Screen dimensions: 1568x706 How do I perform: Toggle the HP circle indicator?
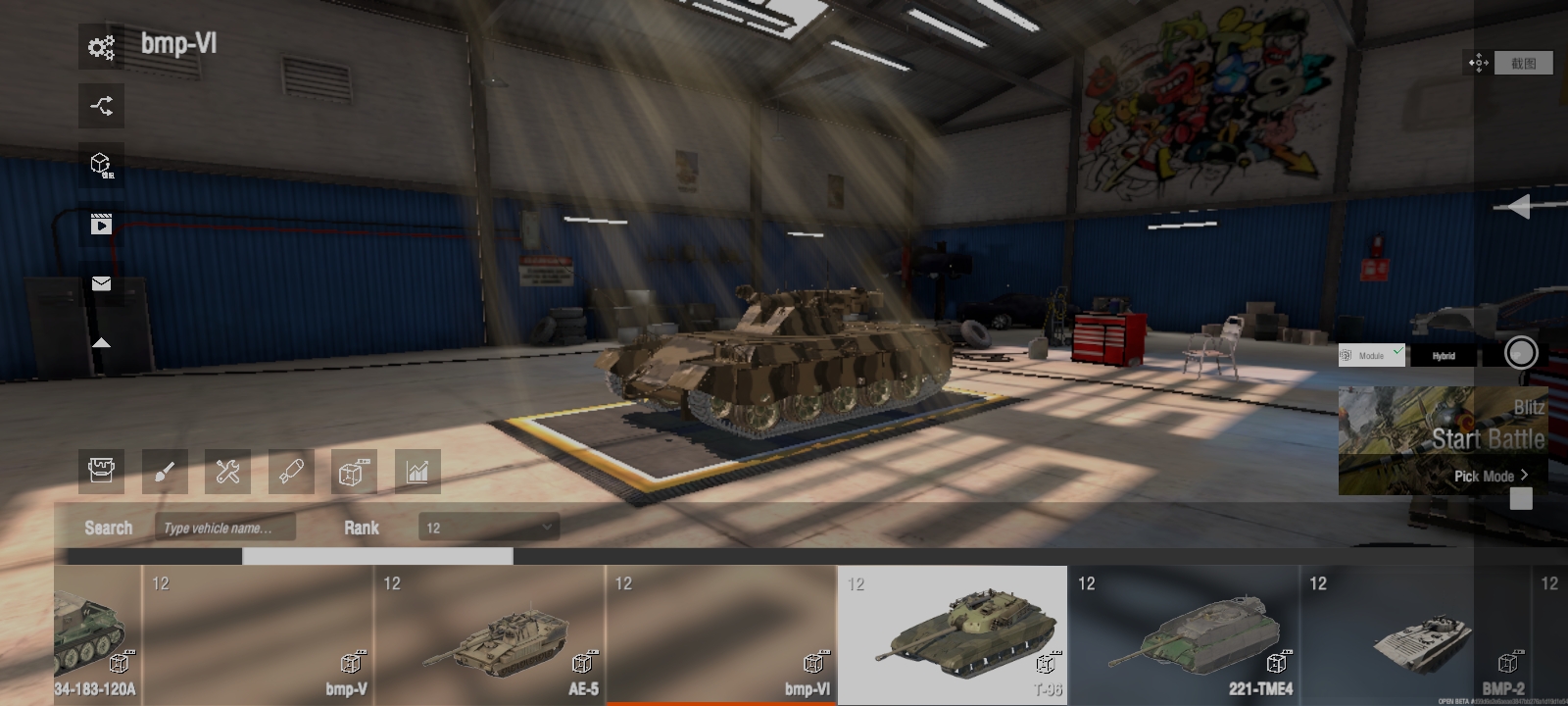1520,353
